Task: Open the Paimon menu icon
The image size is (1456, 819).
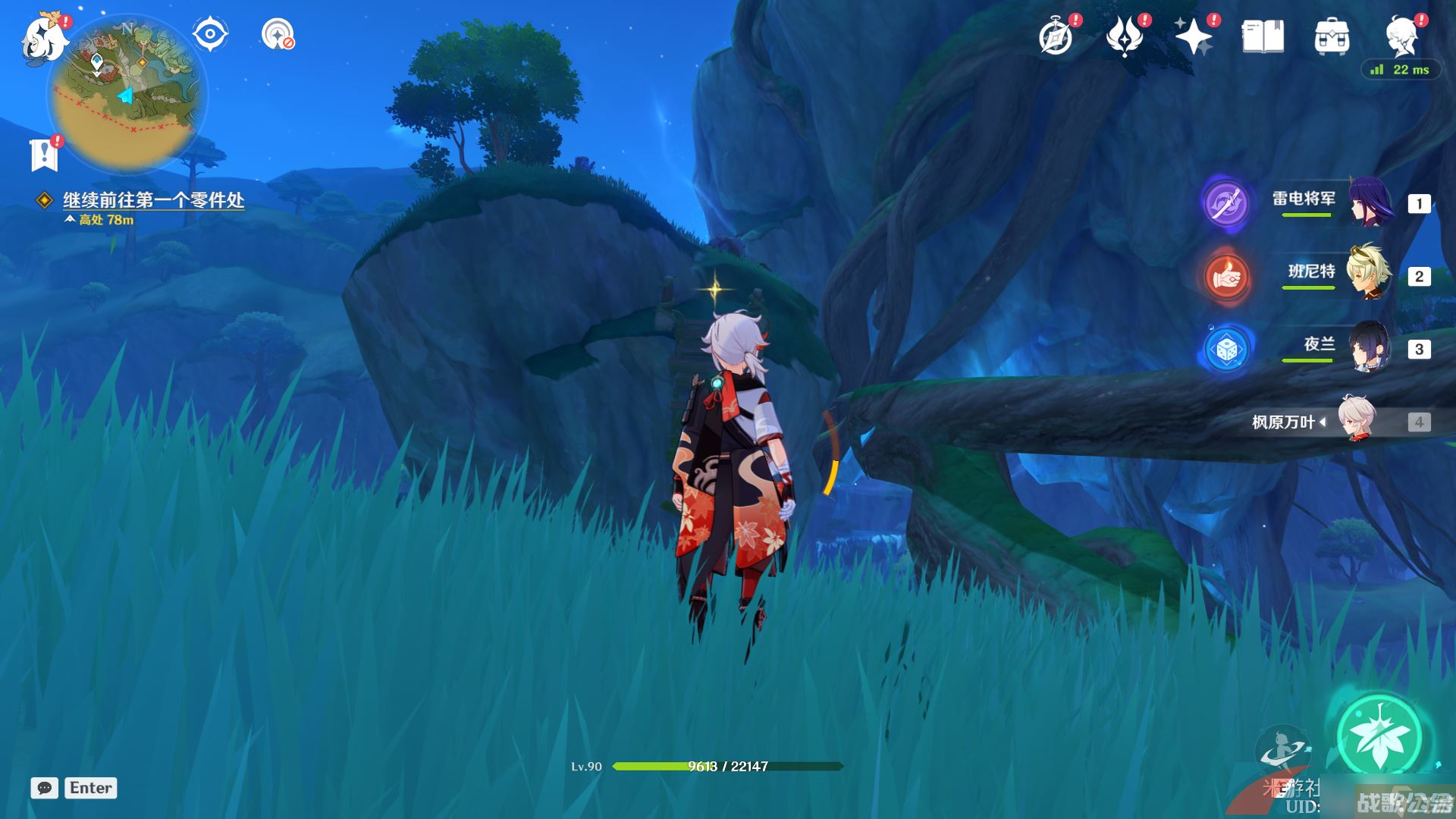Action: 42,38
